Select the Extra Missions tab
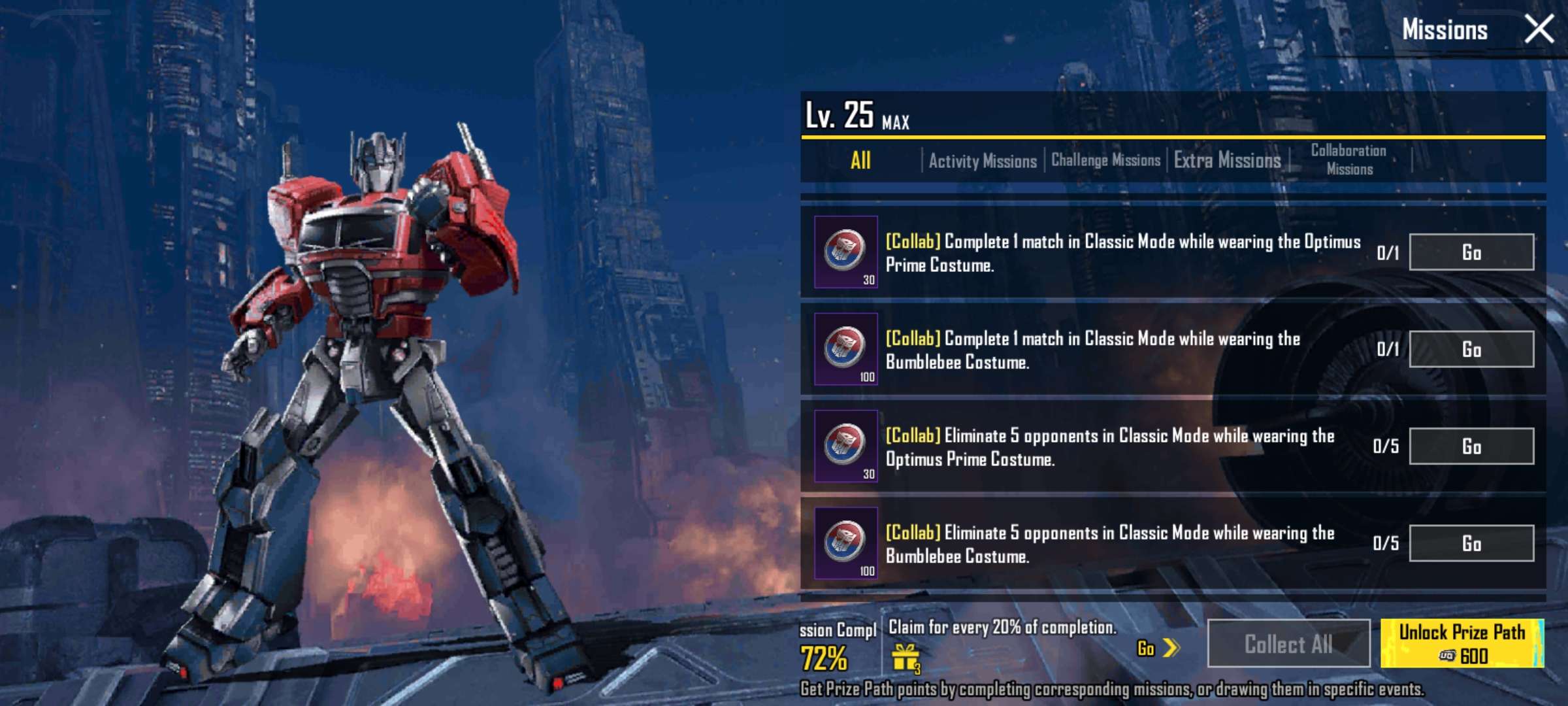 [x=1227, y=161]
